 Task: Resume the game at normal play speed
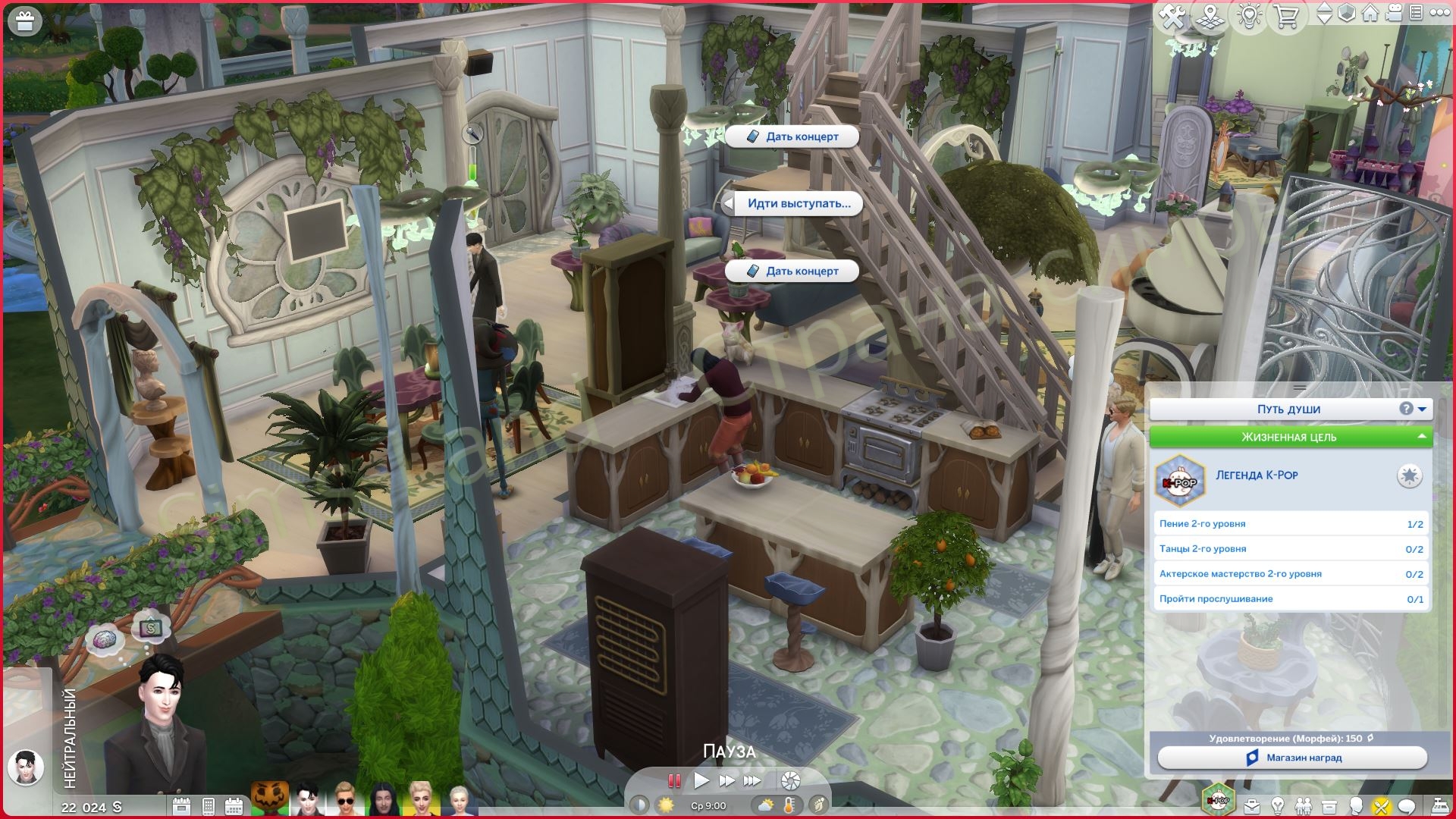coord(701,780)
